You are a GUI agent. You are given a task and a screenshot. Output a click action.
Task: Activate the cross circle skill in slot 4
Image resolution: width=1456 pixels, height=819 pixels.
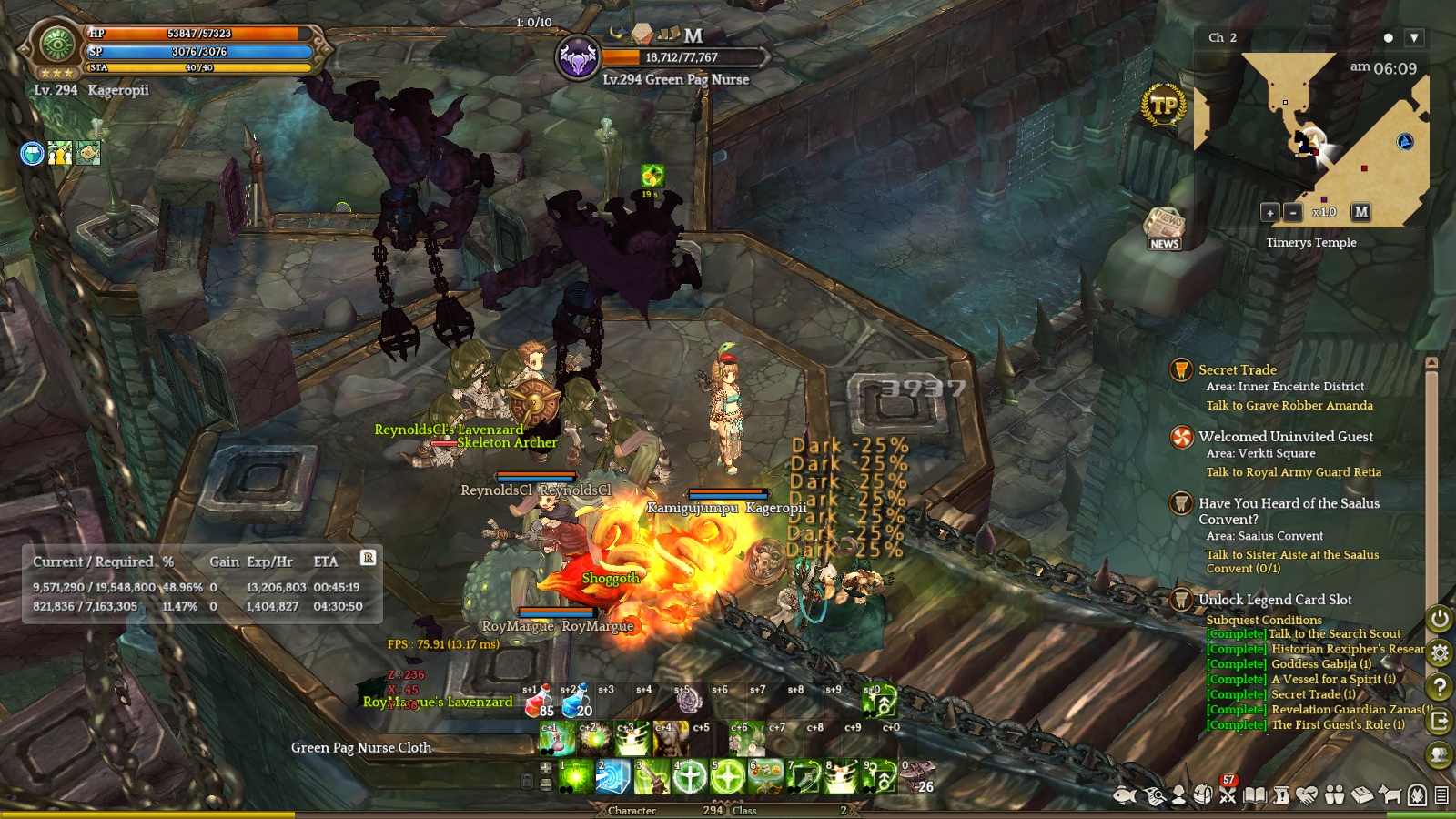point(690,777)
